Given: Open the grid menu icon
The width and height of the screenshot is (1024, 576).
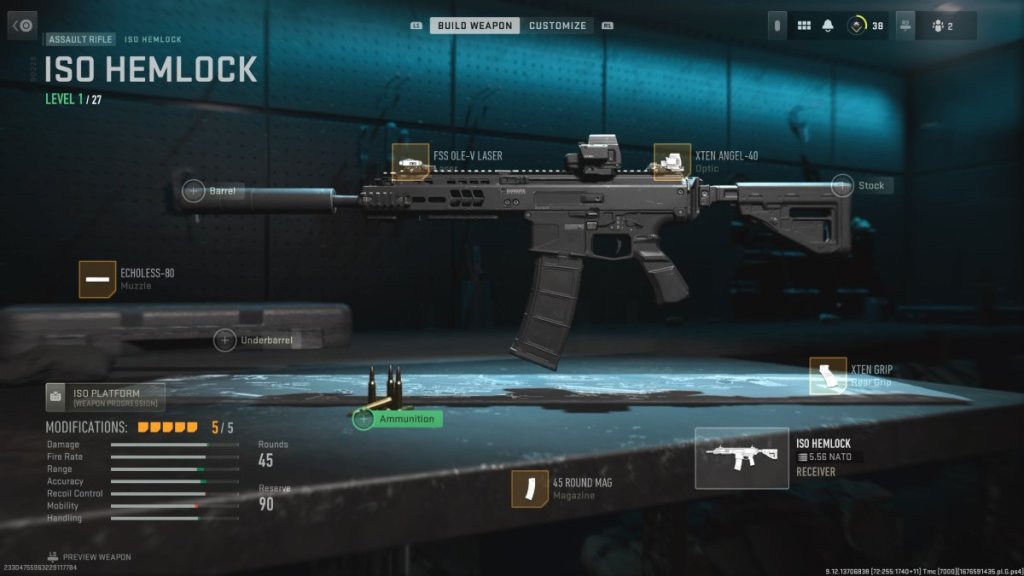Looking at the screenshot, I should click(x=803, y=25).
